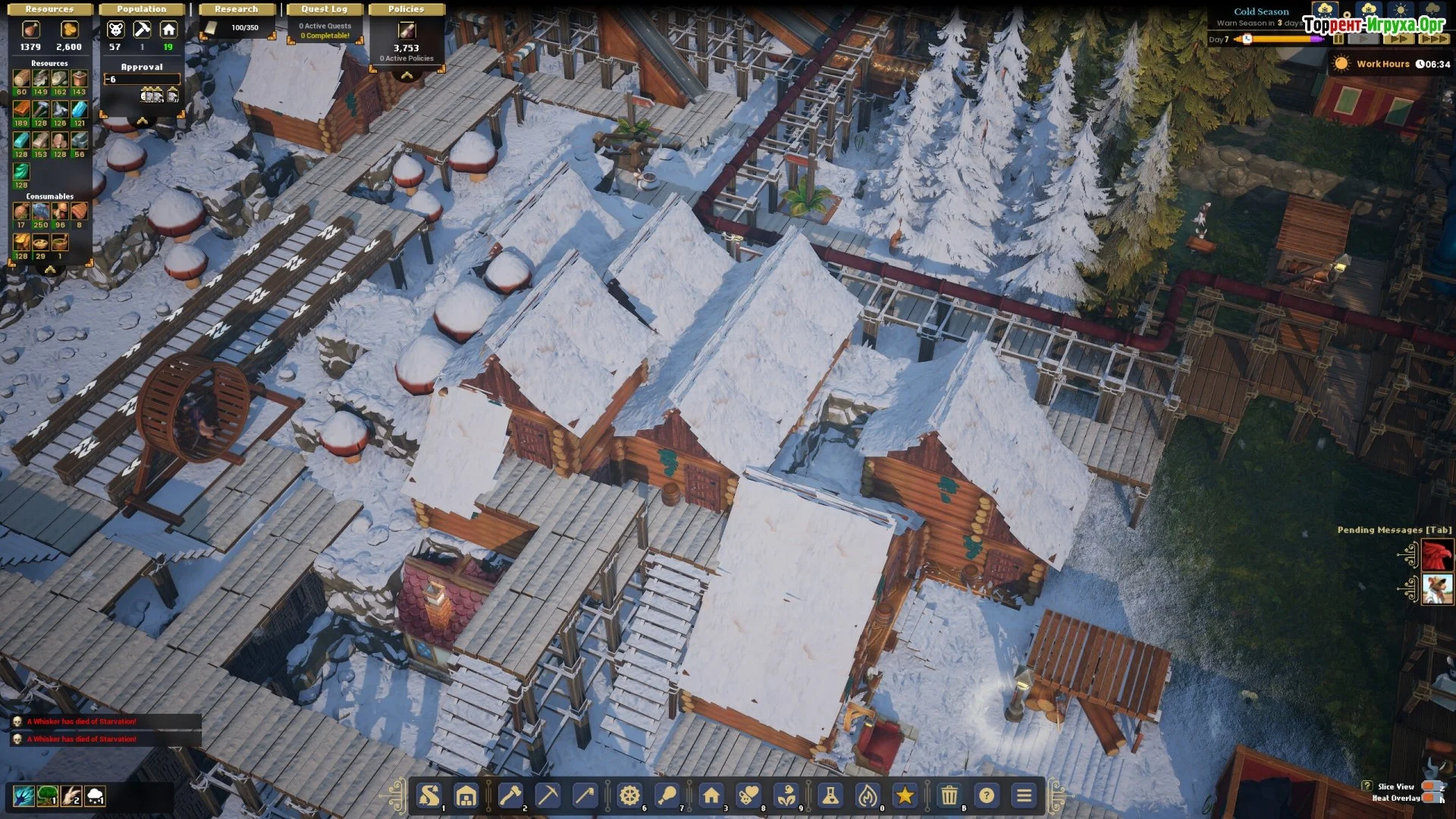The image size is (1456, 819).
Task: Pause the game speed
Action: 1338,39
